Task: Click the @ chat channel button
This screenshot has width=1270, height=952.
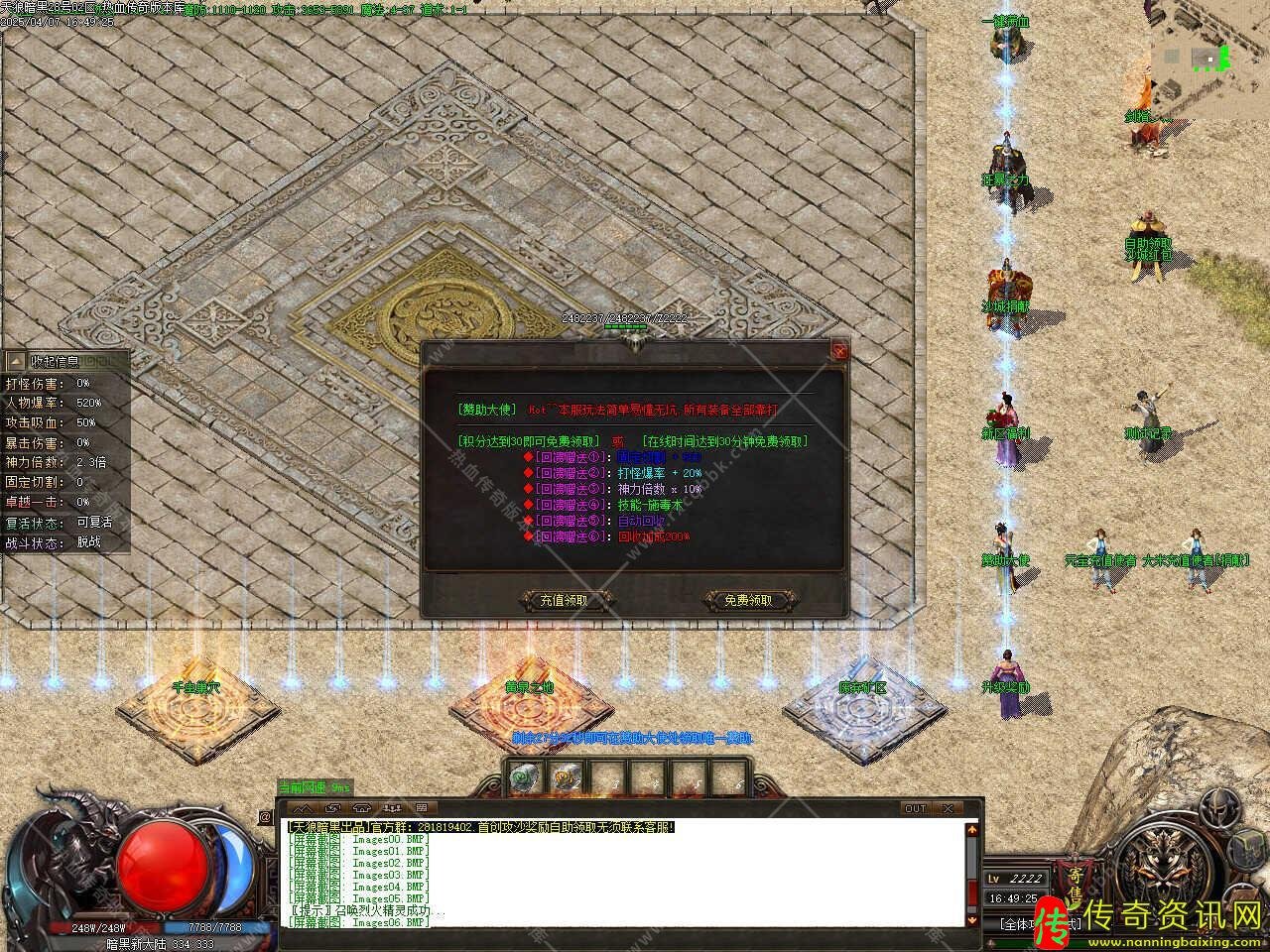Action: coord(265,817)
